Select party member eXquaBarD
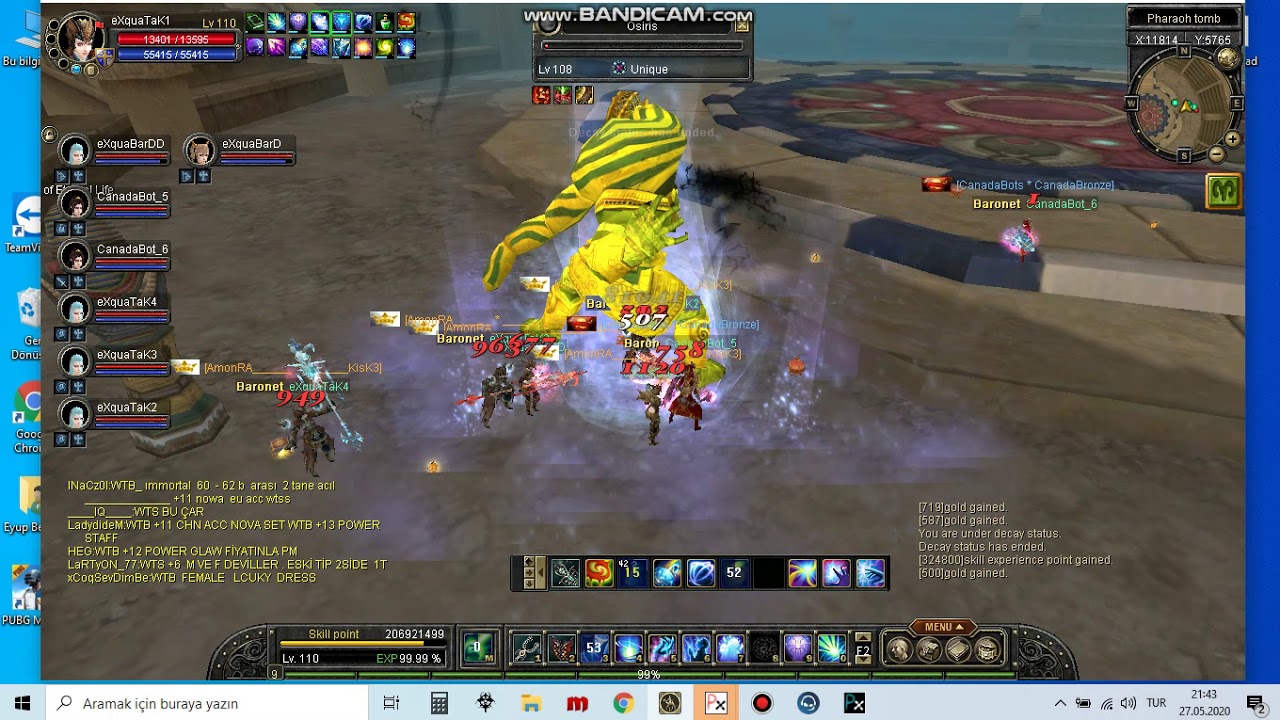This screenshot has height=720, width=1280. pos(200,151)
